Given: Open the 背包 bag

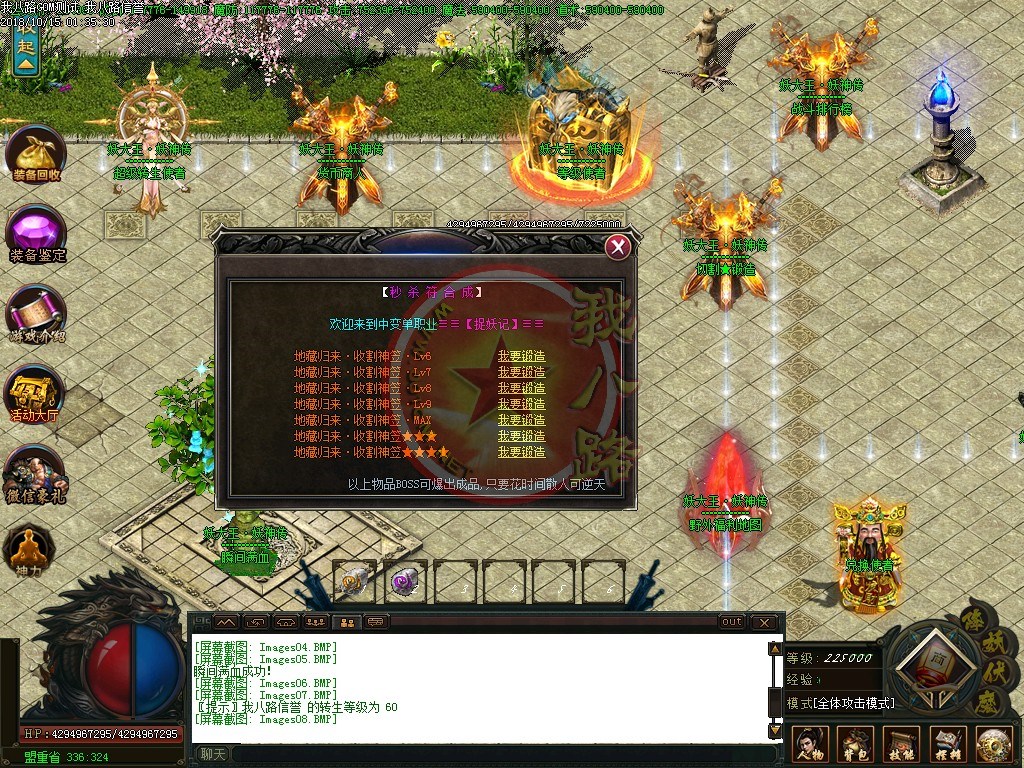Looking at the screenshot, I should [855, 745].
